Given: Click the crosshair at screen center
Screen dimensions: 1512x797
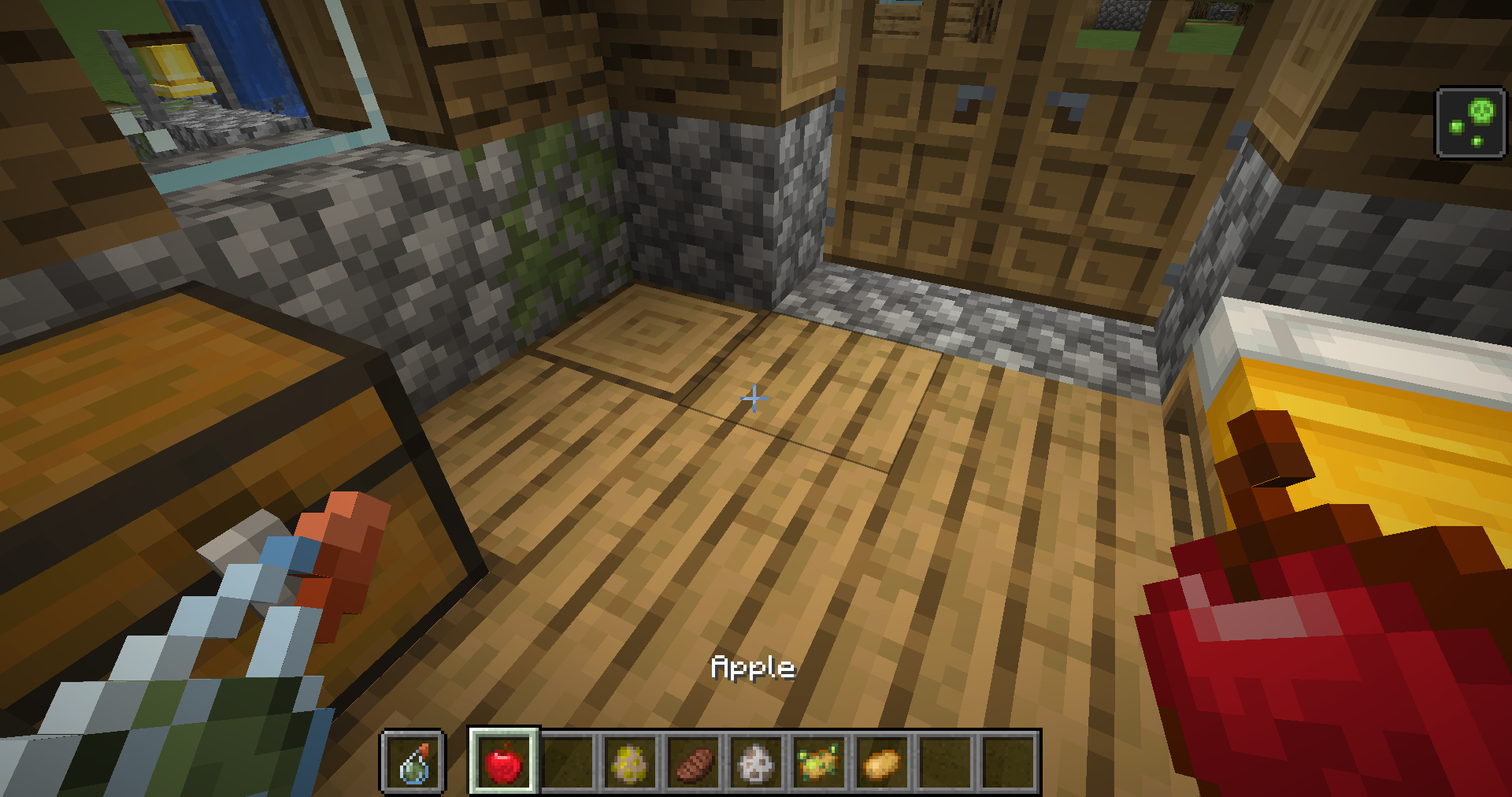Looking at the screenshot, I should click(x=753, y=399).
